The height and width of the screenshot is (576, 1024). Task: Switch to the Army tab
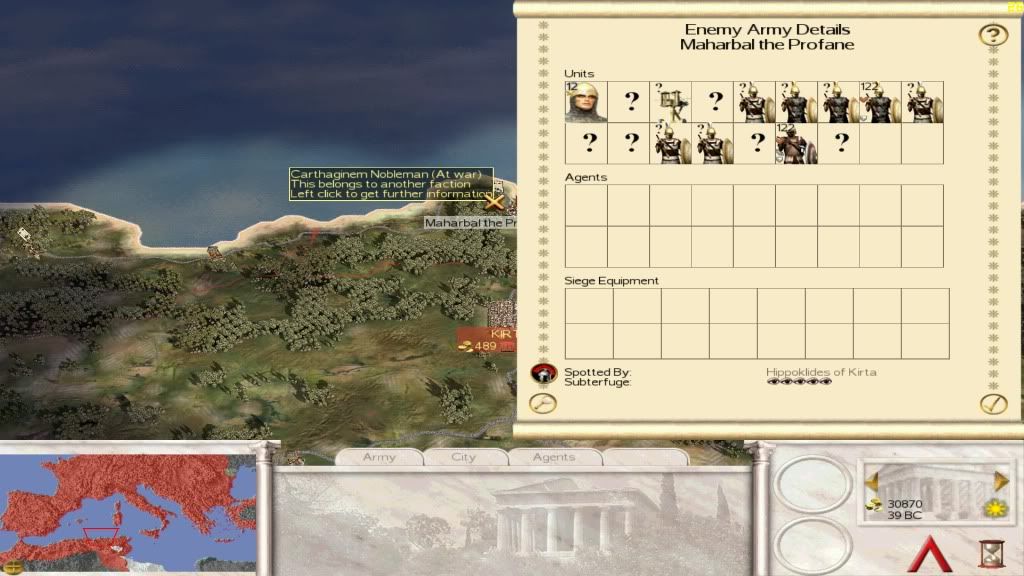pos(379,457)
